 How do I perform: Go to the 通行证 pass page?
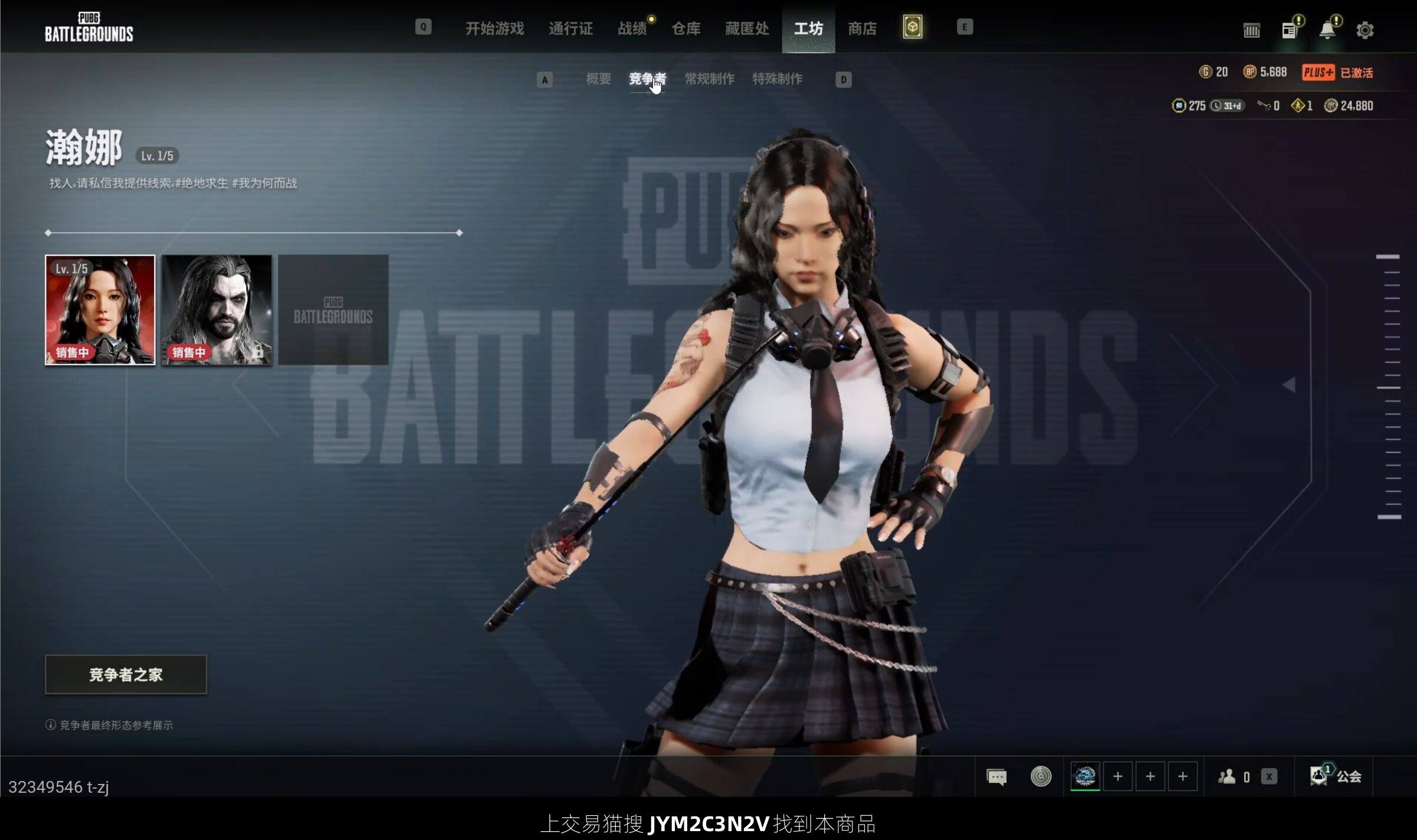[x=570, y=28]
